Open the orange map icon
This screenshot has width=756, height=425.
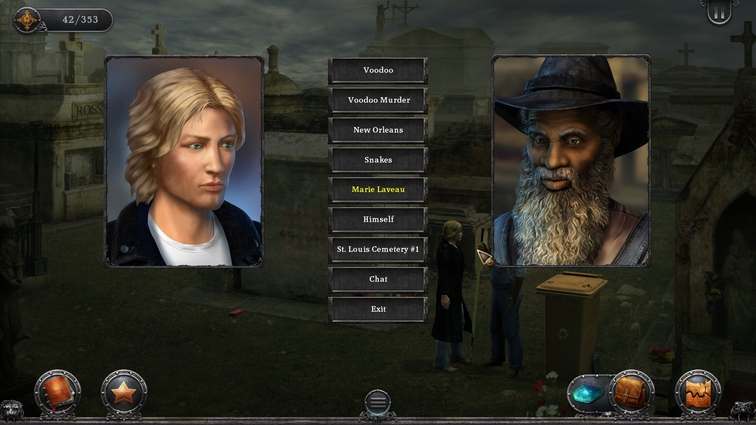click(x=698, y=392)
